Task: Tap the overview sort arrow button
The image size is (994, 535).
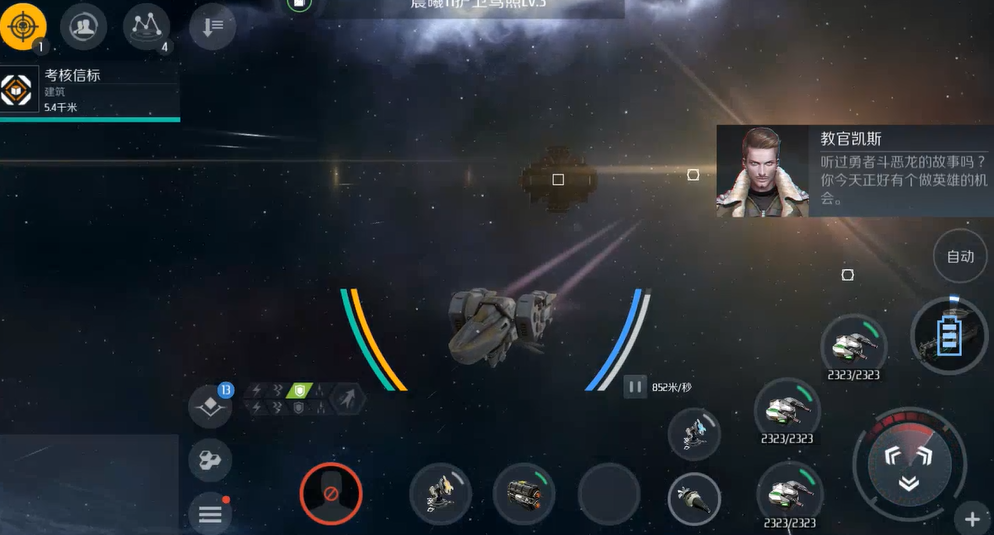Action: (x=212, y=27)
